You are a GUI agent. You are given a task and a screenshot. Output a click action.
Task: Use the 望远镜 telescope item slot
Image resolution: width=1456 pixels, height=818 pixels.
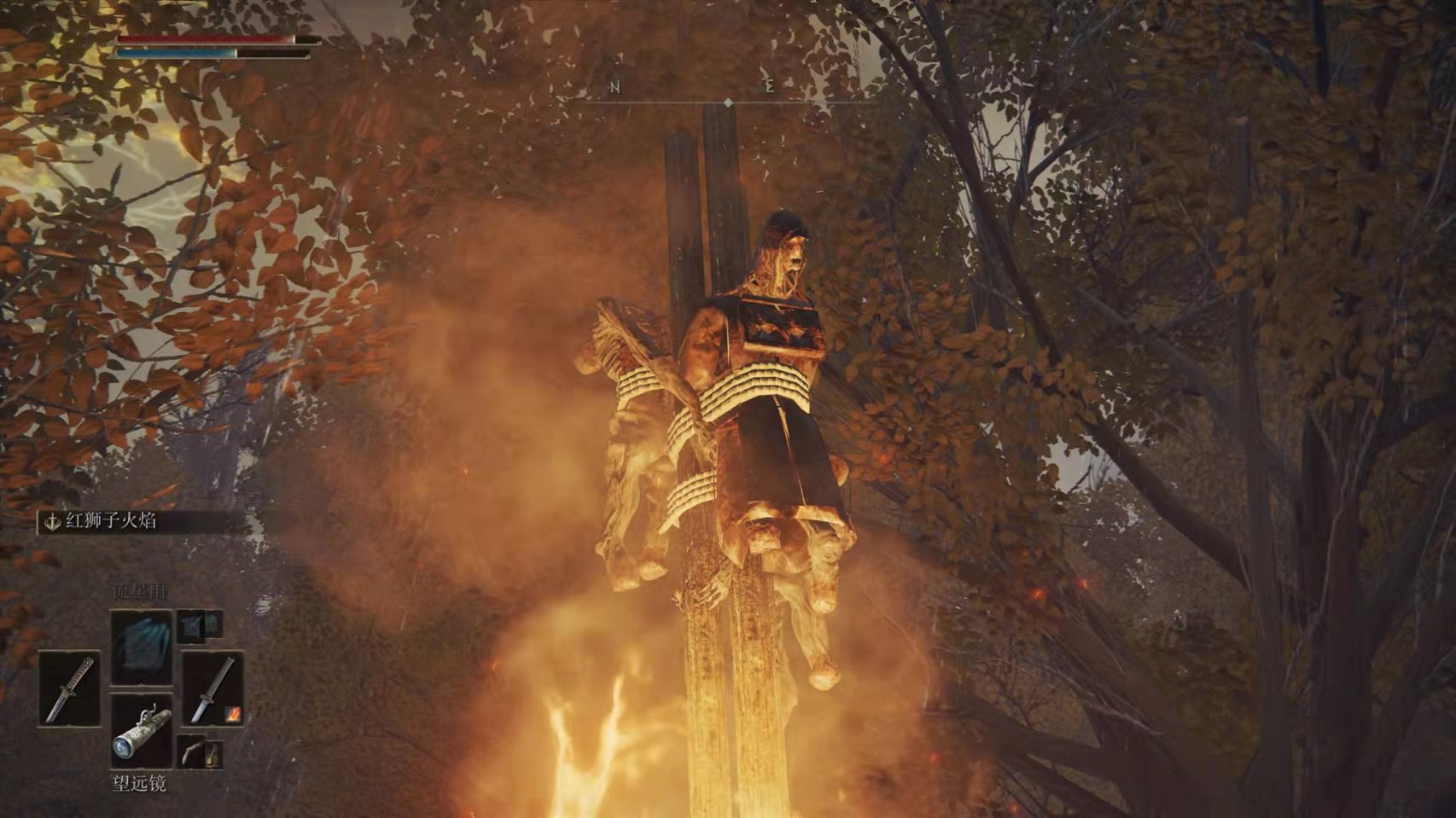(142, 730)
